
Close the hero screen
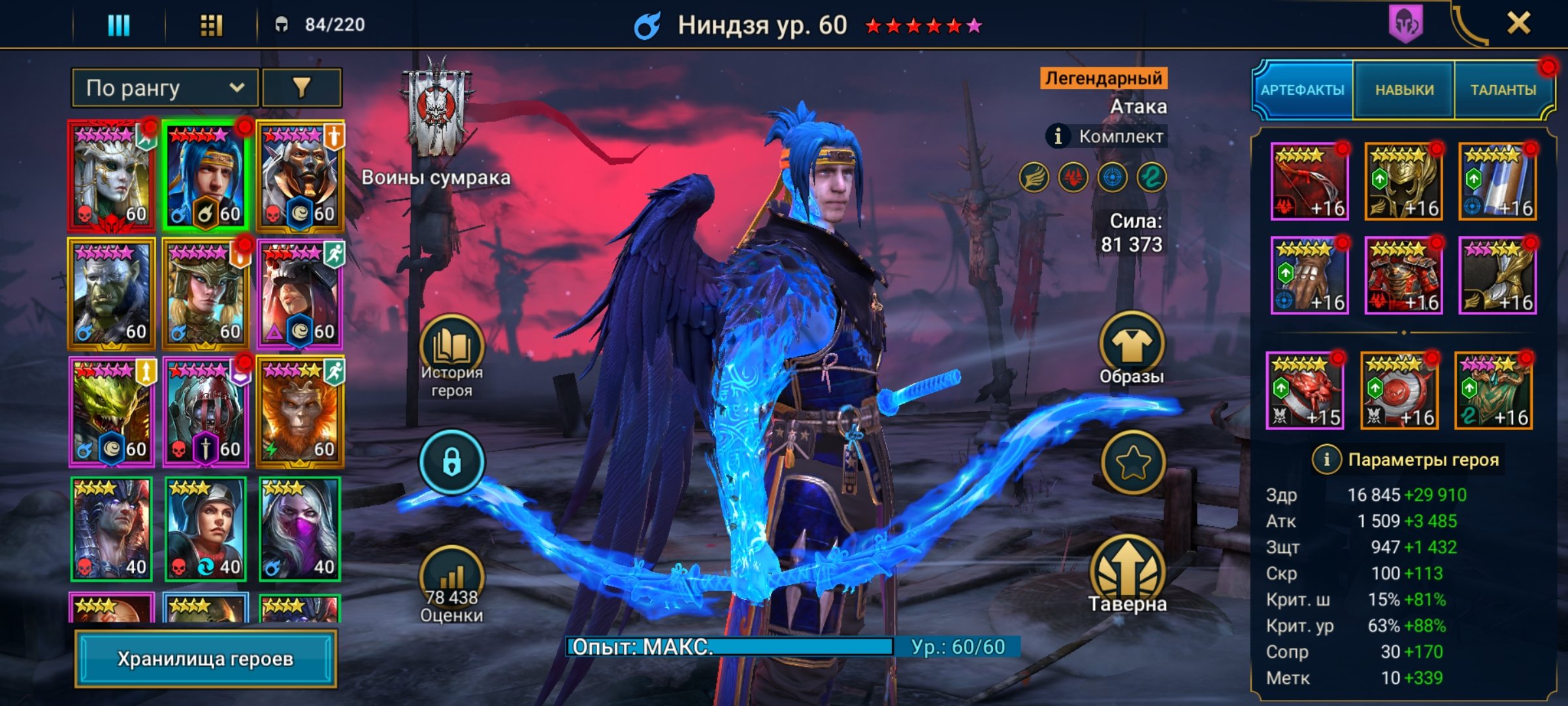click(1518, 24)
